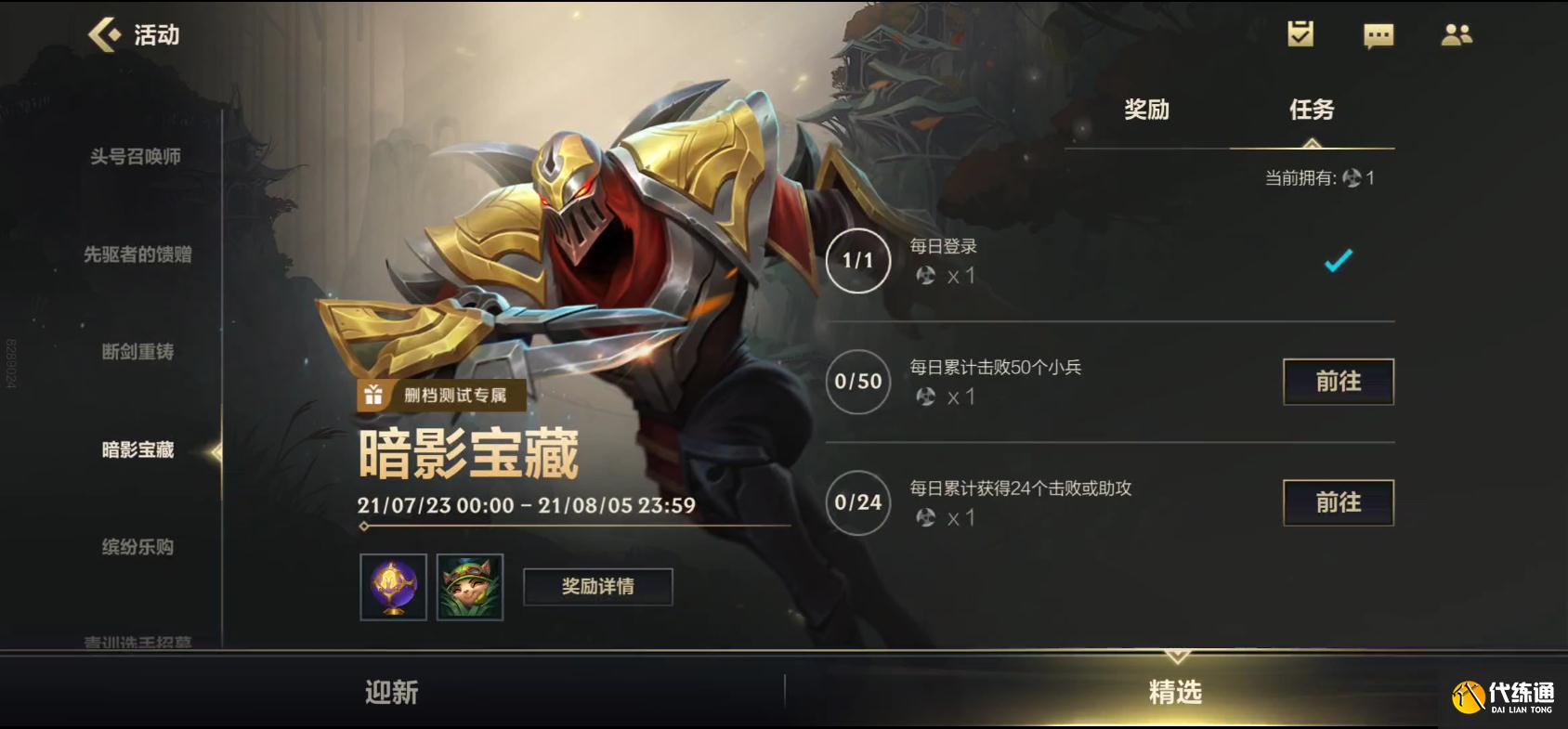The image size is (1568, 729).
Task: Open 奖励详情 details
Action: [x=597, y=585]
